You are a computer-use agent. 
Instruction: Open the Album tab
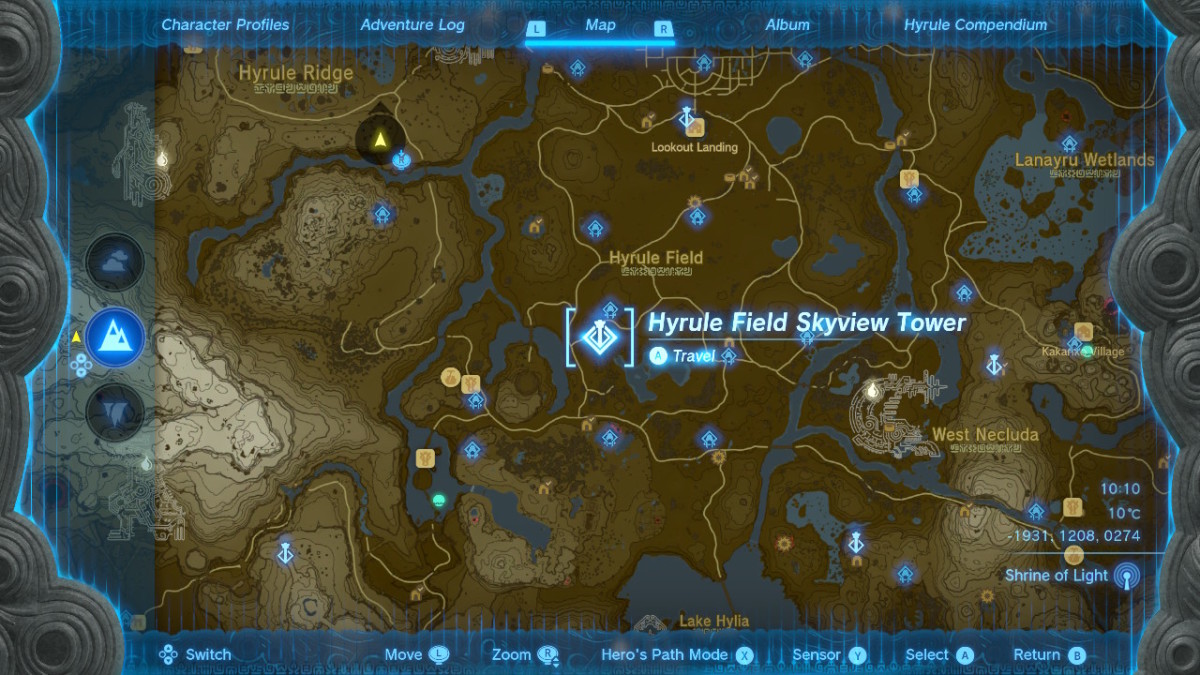point(788,25)
